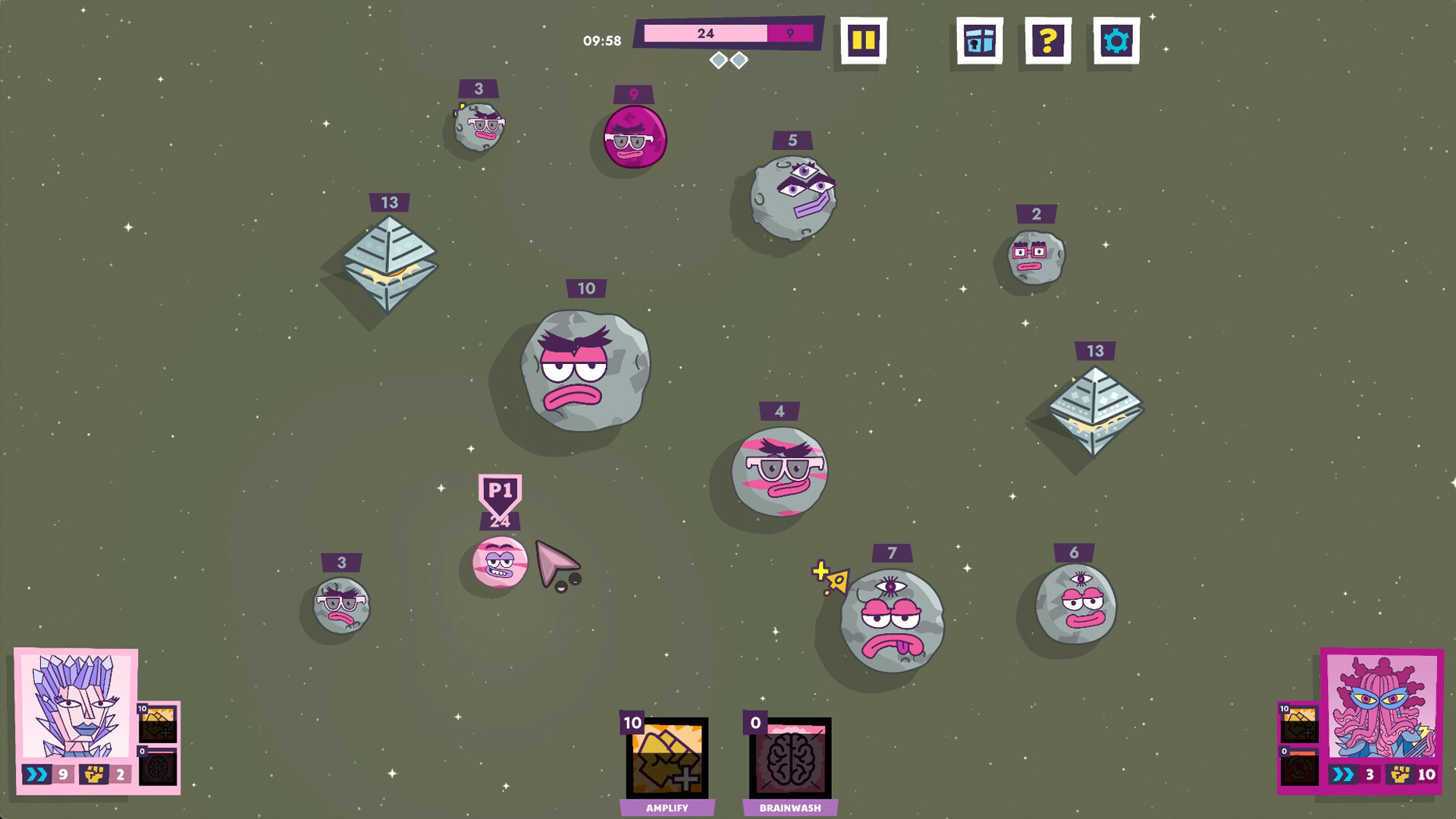The width and height of the screenshot is (1456, 819).
Task: Select the Brainwash brain icon
Action: point(789,758)
